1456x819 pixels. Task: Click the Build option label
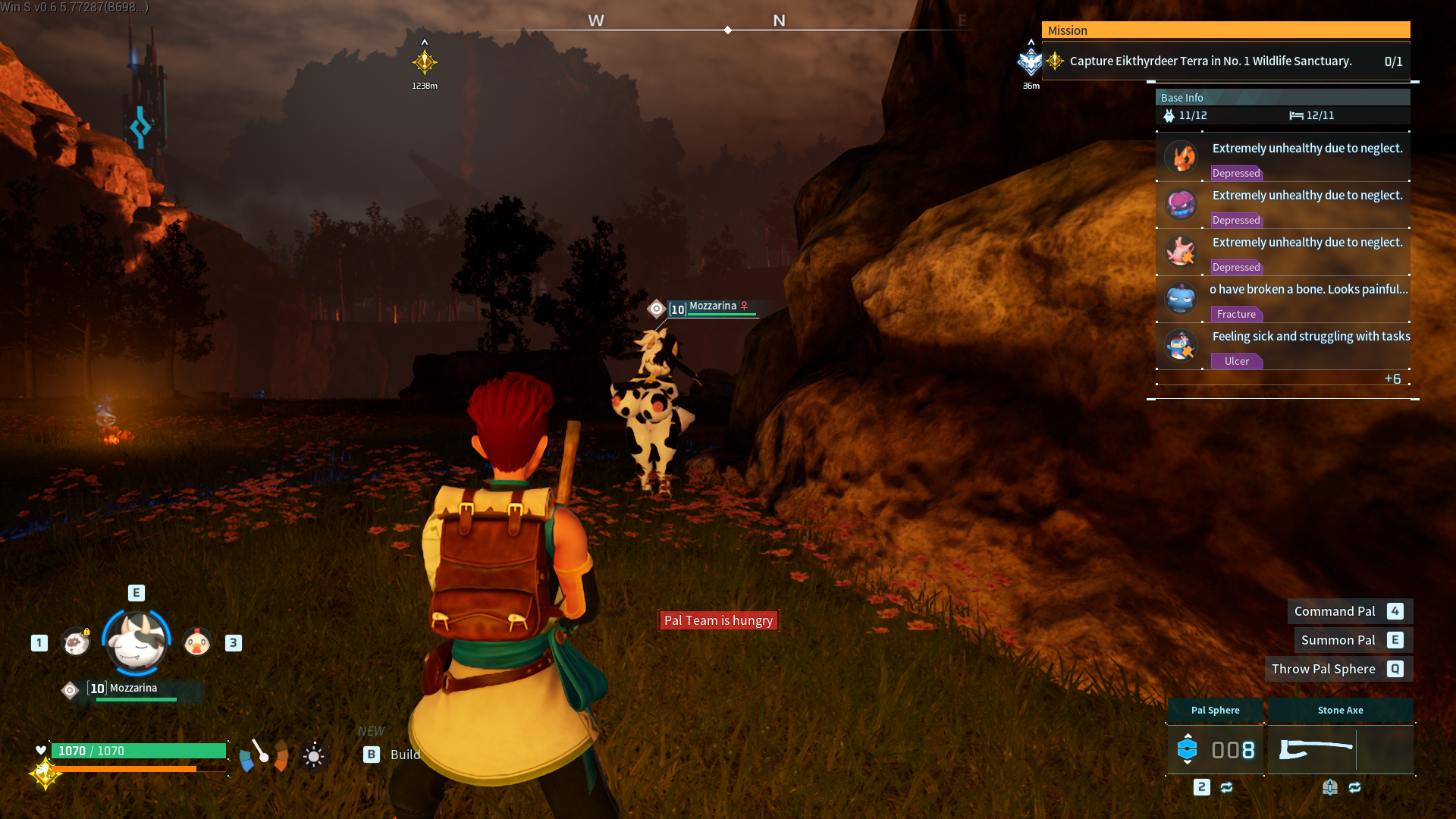[x=405, y=755]
